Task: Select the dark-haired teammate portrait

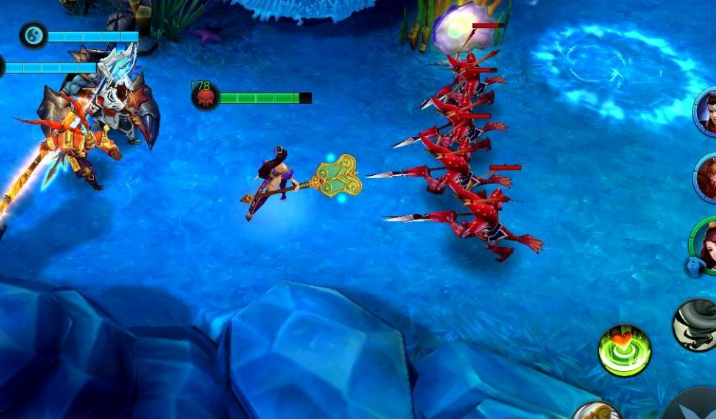Action: (x=707, y=112)
